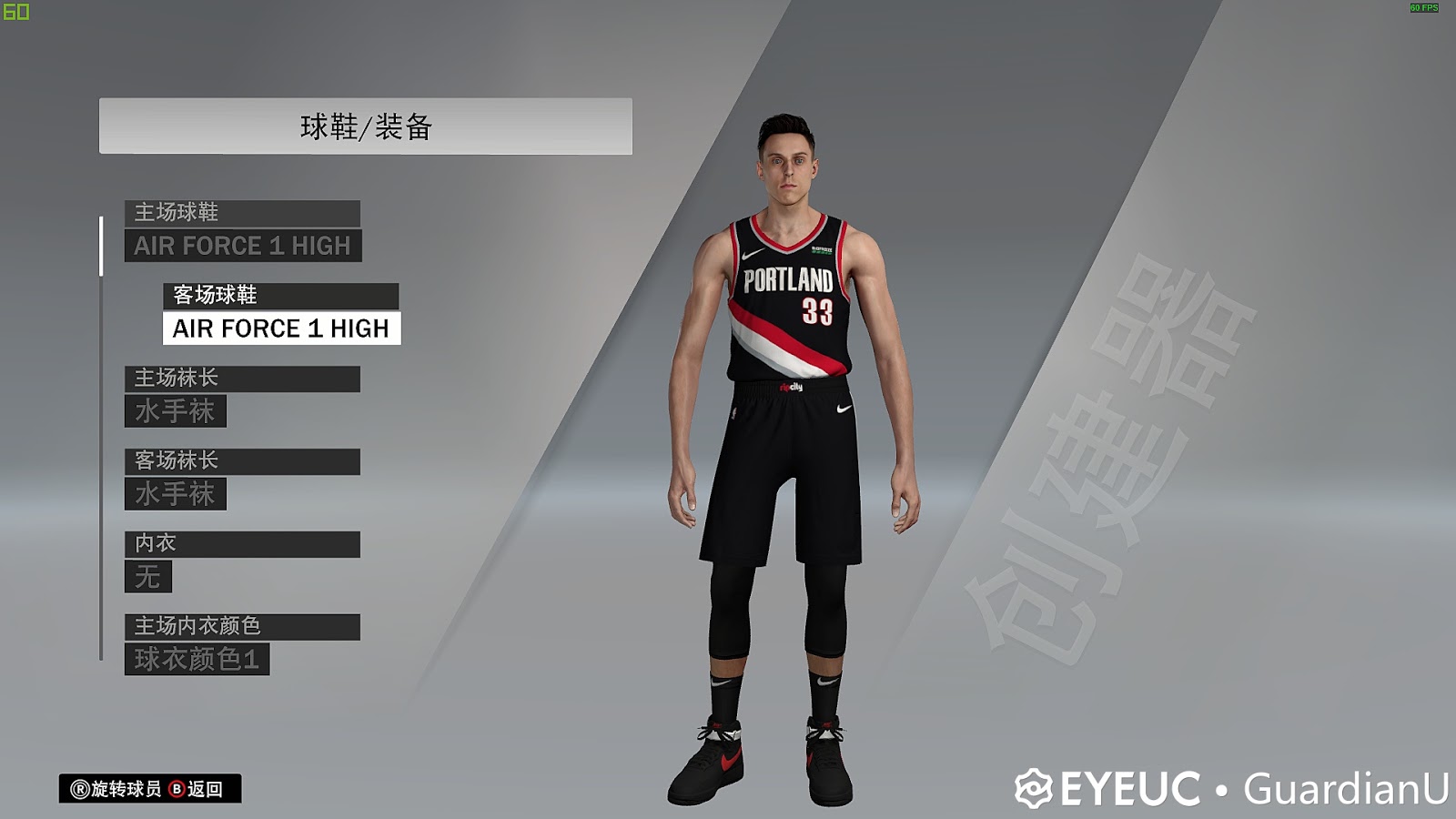Open 客场球鞋 AIR FORCE 1 HIGH selector
Viewport: 1456px width, 819px height.
279,329
